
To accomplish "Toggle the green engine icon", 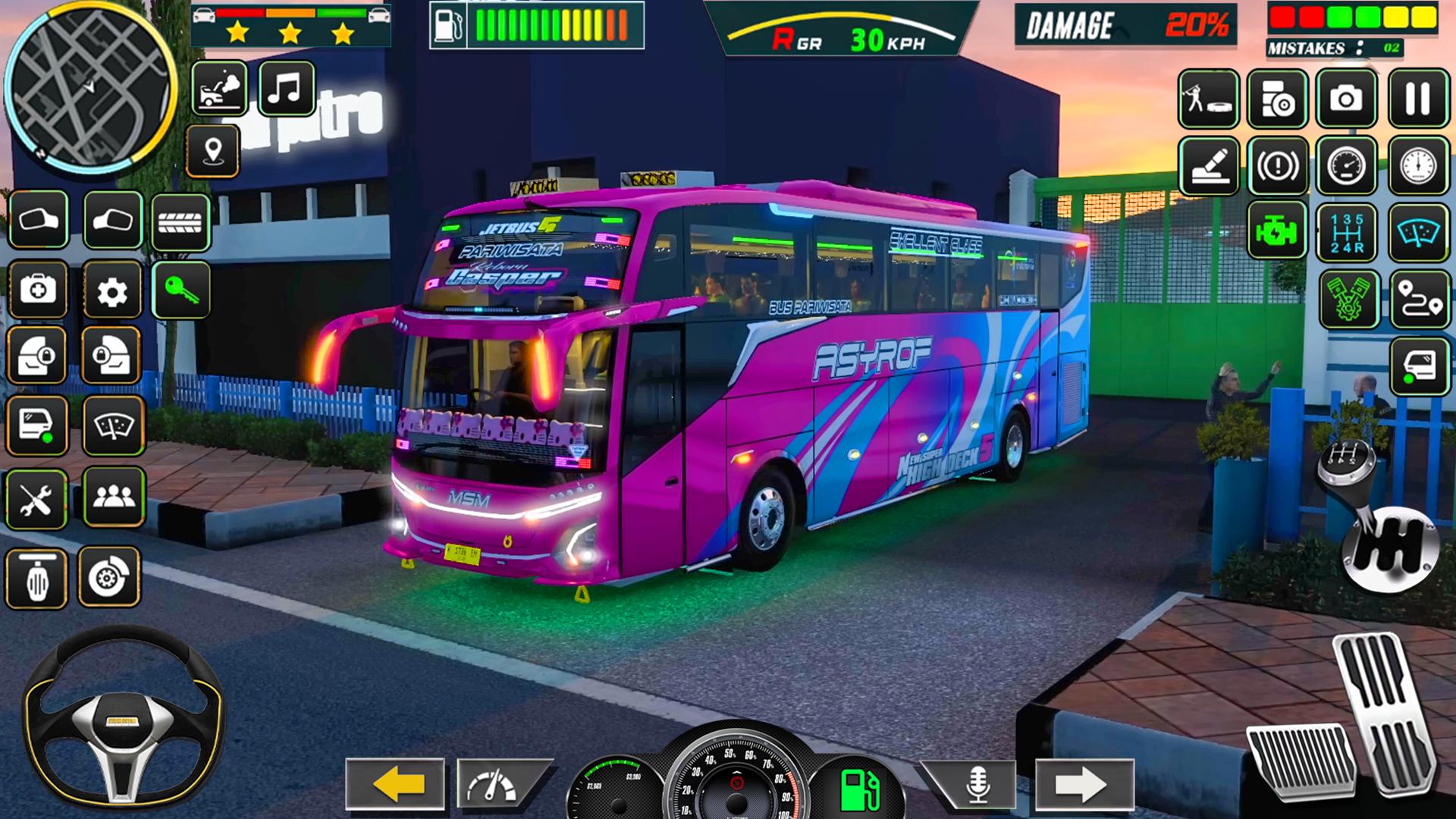I will pyautogui.click(x=1277, y=231).
